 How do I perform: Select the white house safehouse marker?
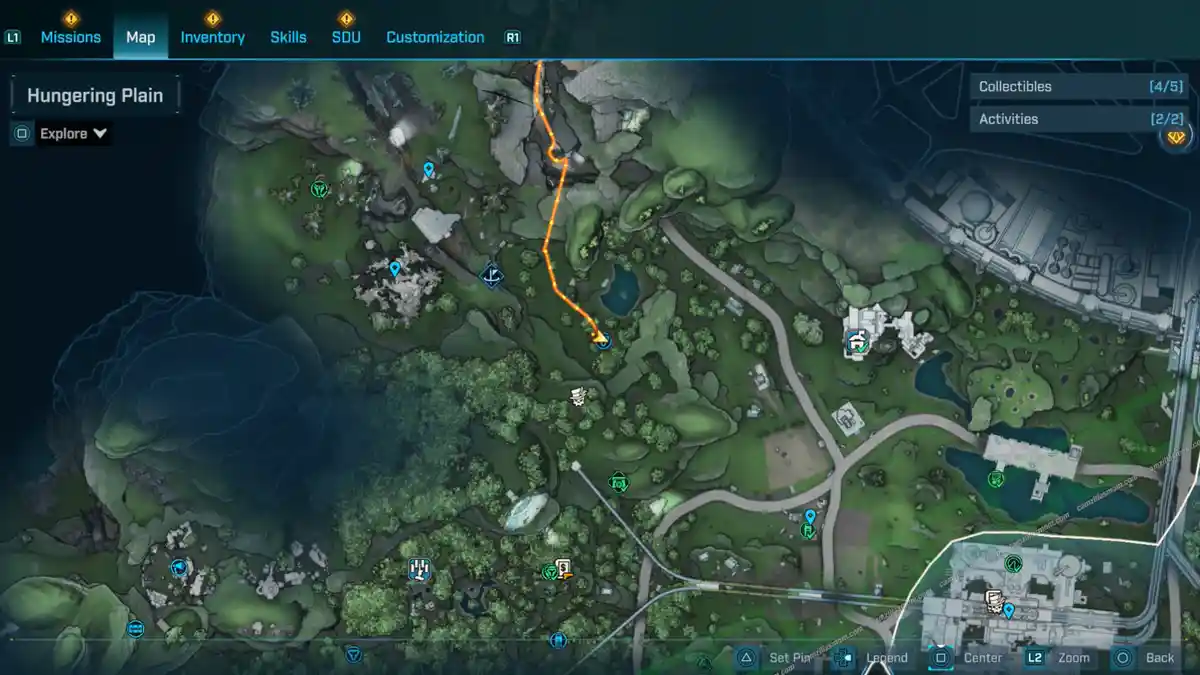[x=857, y=343]
